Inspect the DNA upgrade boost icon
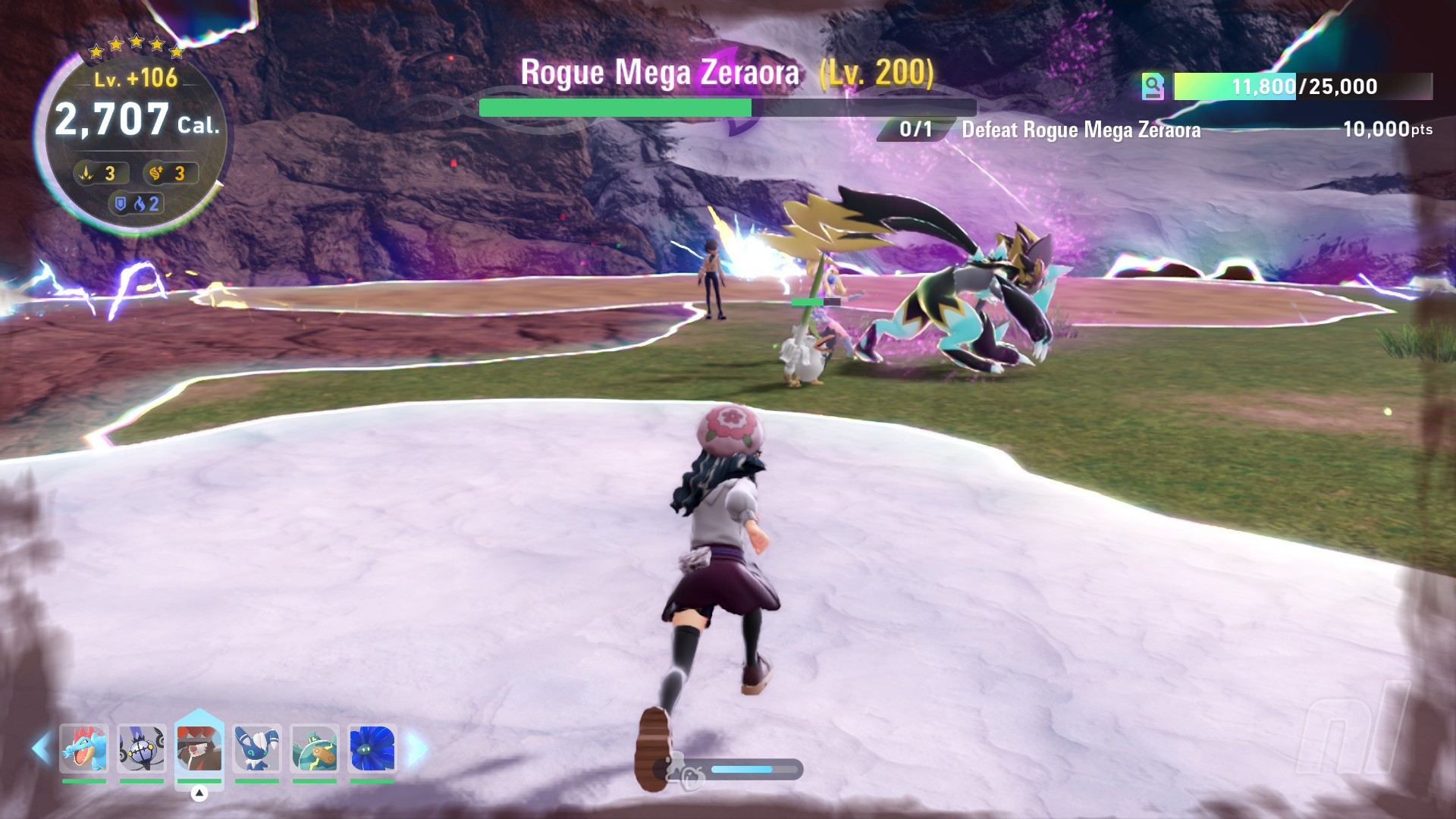The image size is (1456, 819). pos(157,174)
